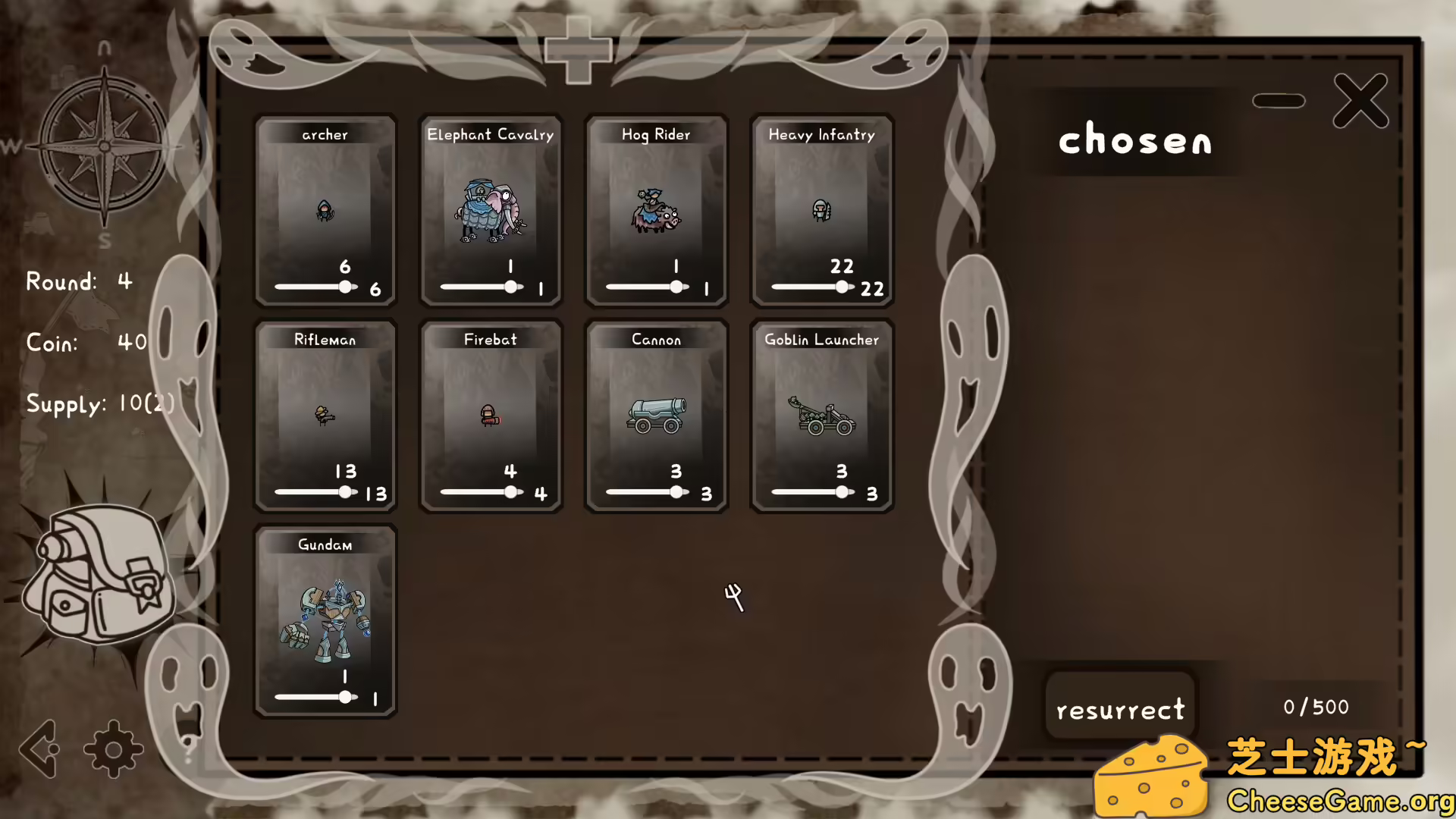Open the settings gear menu
The height and width of the screenshot is (819, 1456).
(x=114, y=749)
